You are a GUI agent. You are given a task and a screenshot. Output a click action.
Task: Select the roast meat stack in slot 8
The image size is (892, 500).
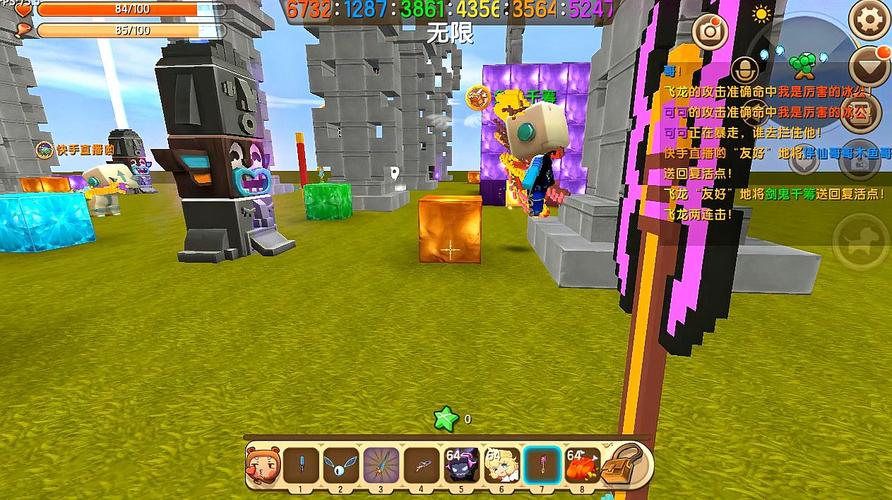pyautogui.click(x=581, y=465)
